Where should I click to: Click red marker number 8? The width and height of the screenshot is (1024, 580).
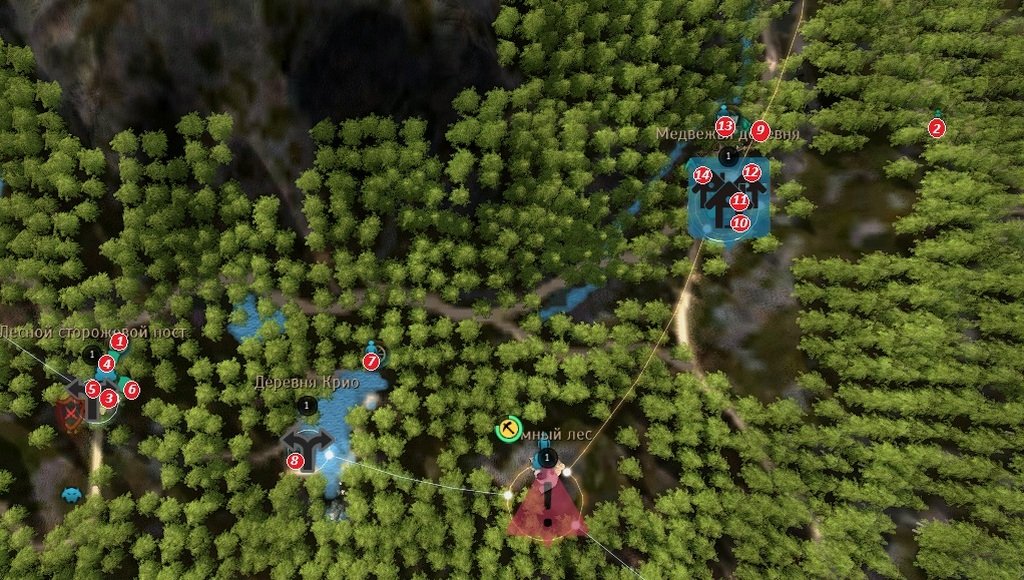[294, 461]
